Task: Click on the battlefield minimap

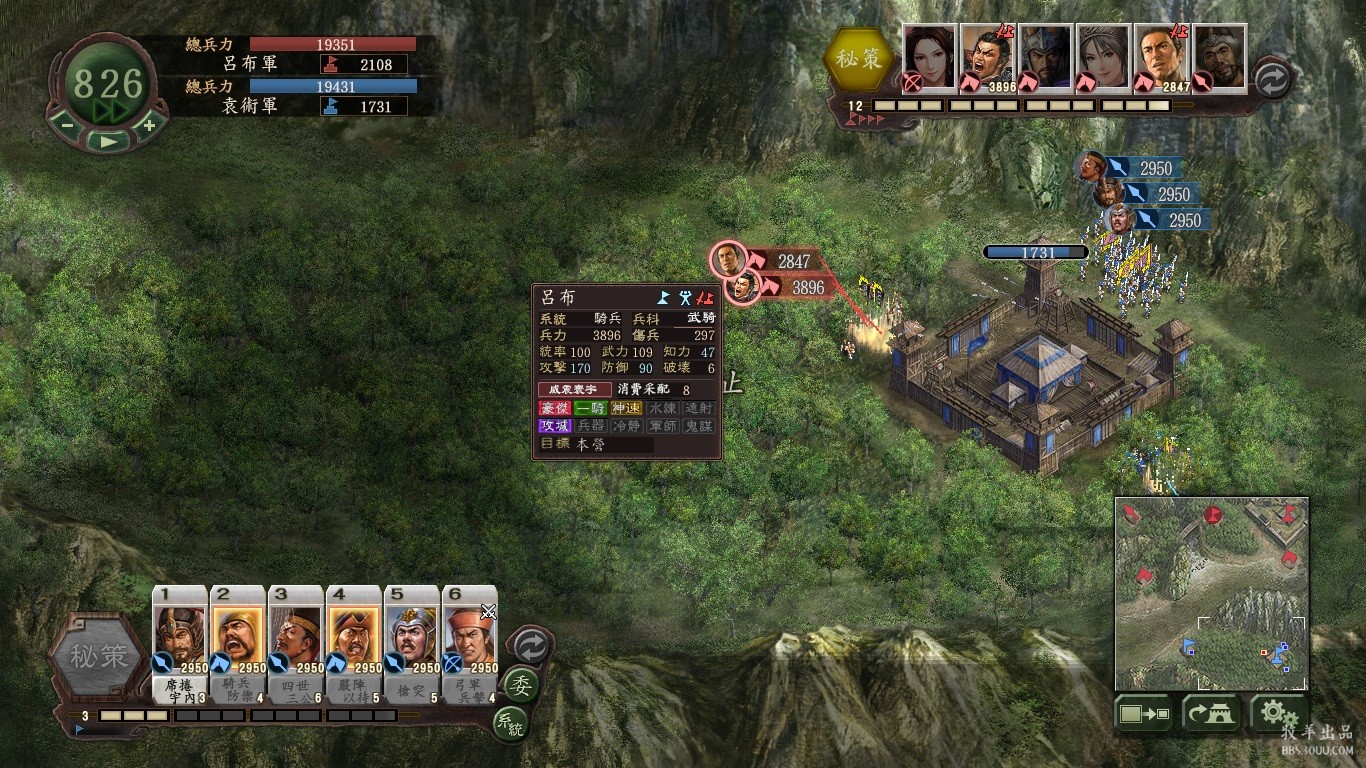Action: tap(1211, 593)
